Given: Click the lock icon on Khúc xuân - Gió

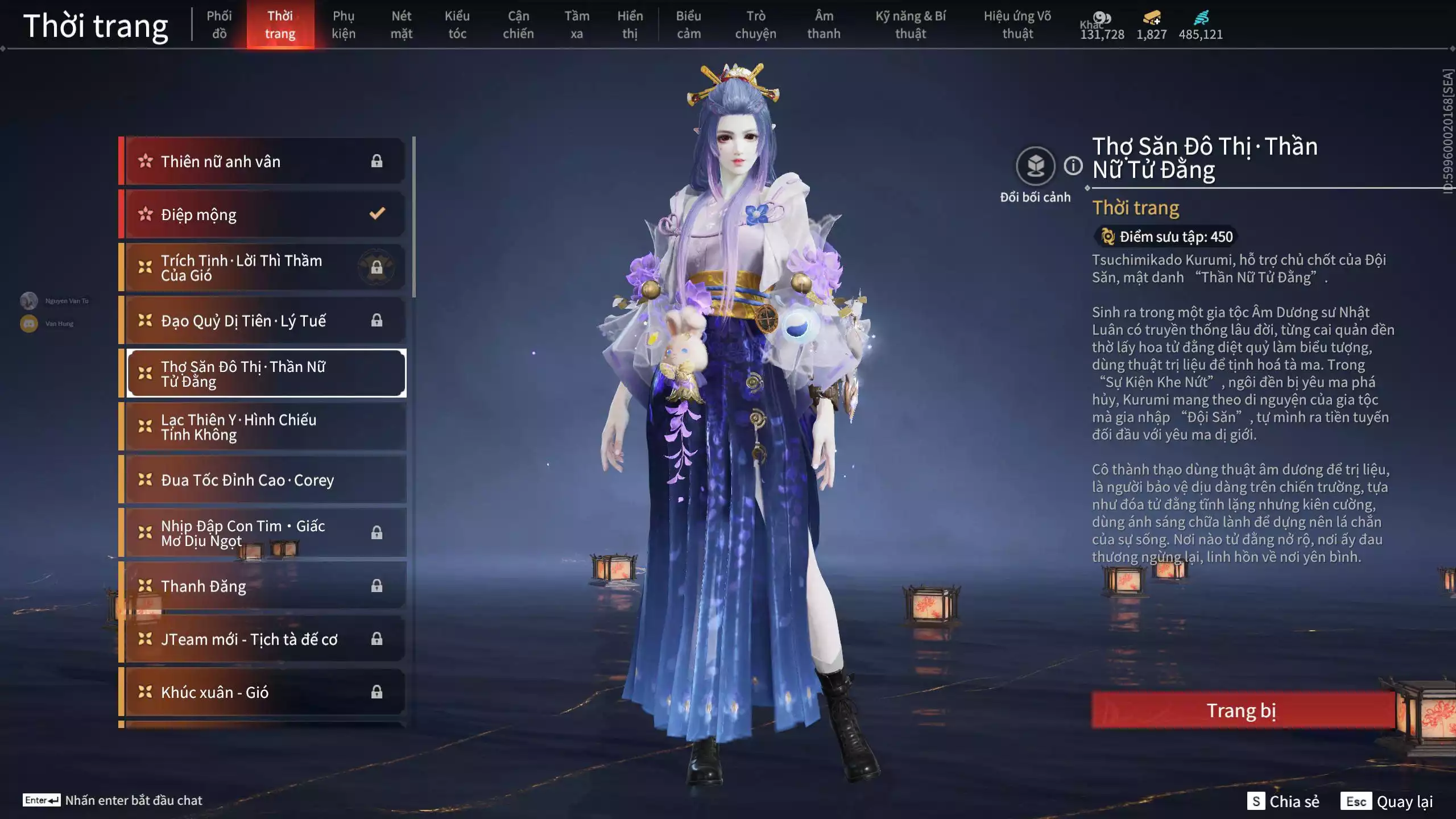Looking at the screenshot, I should (x=377, y=692).
